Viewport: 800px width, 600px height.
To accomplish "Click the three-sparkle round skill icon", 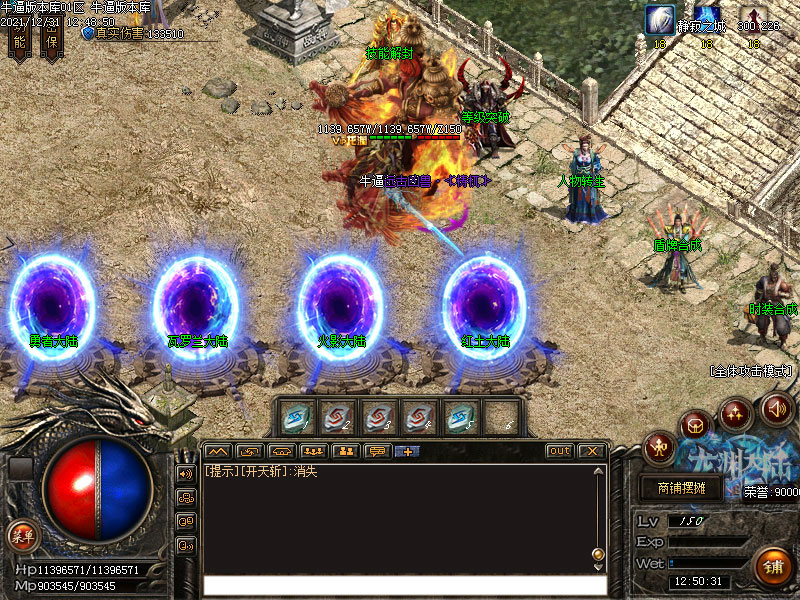I will point(736,413).
